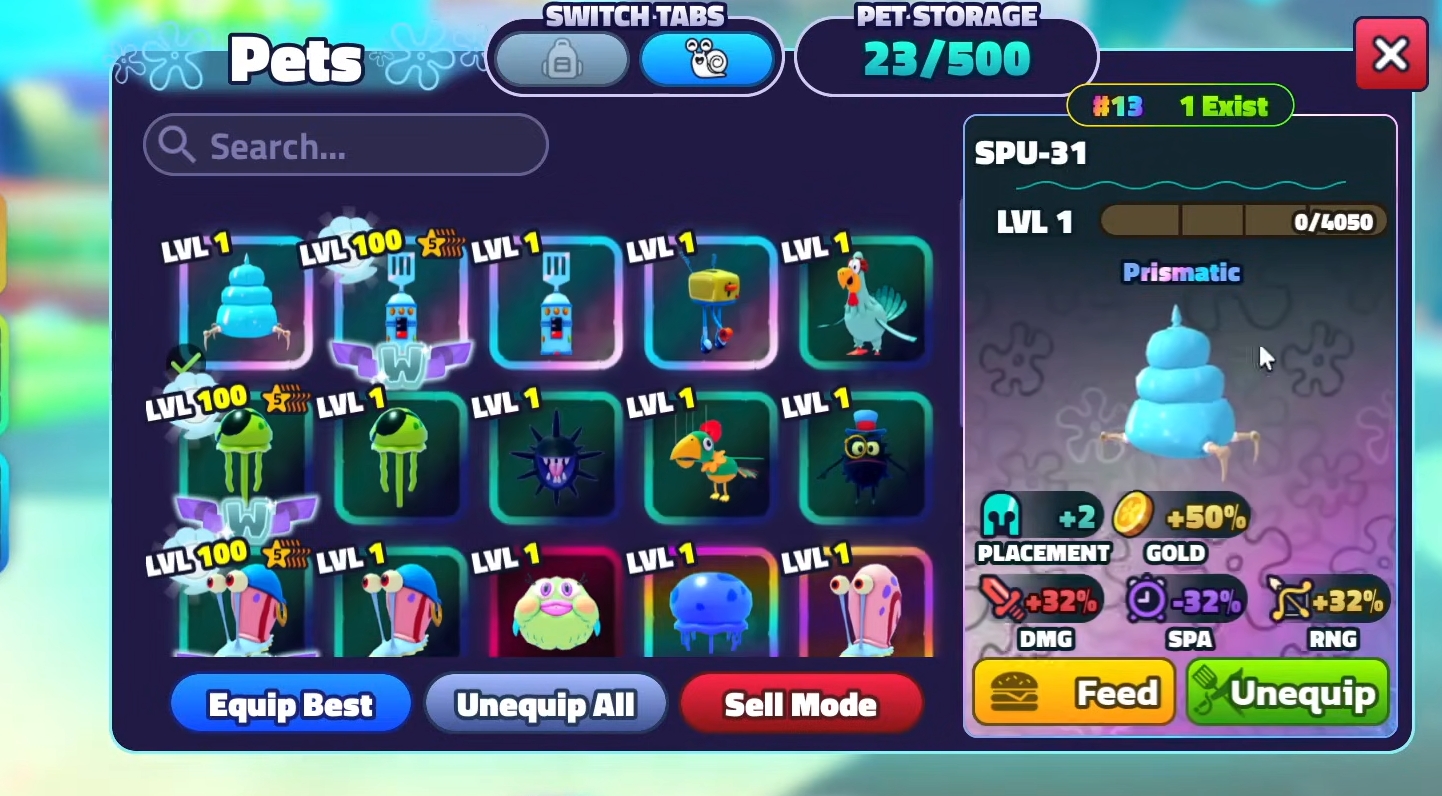
Task: Click the spatula icon on the Unequip button
Action: [1214, 690]
